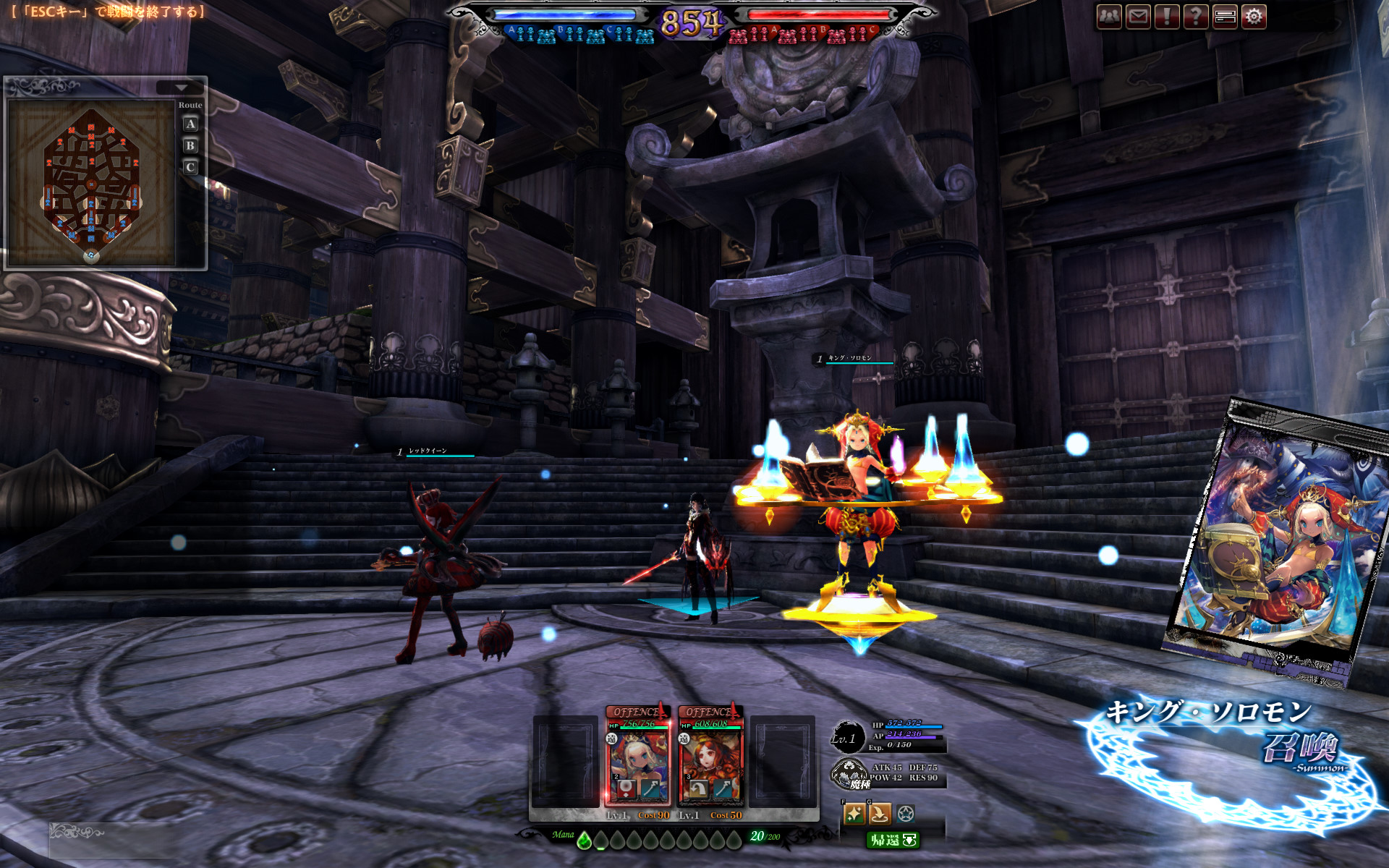The height and width of the screenshot is (868, 1389).
Task: Select Route A on the minimap panel
Action: click(190, 124)
